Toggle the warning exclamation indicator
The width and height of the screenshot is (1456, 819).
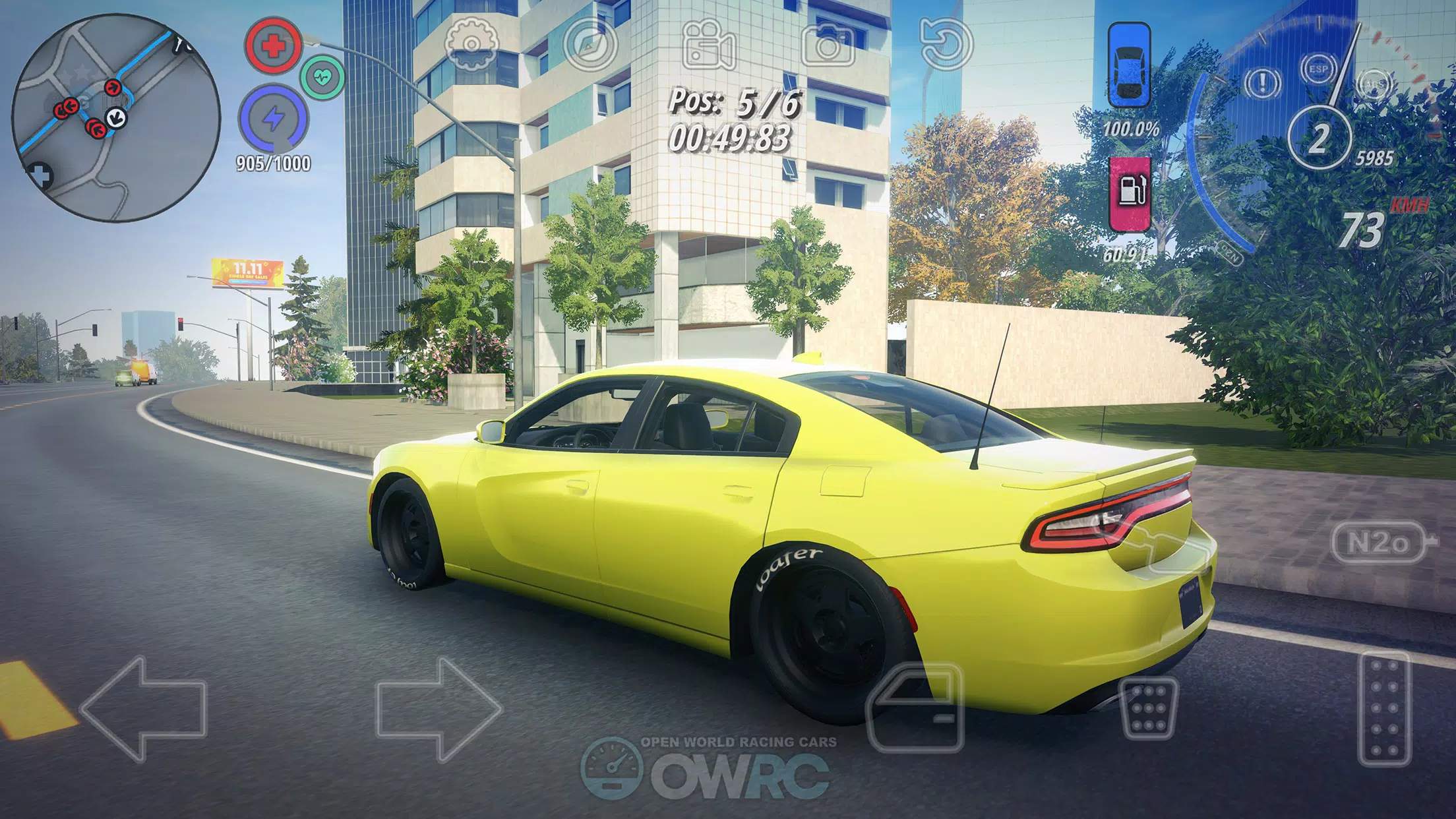coord(1261,83)
